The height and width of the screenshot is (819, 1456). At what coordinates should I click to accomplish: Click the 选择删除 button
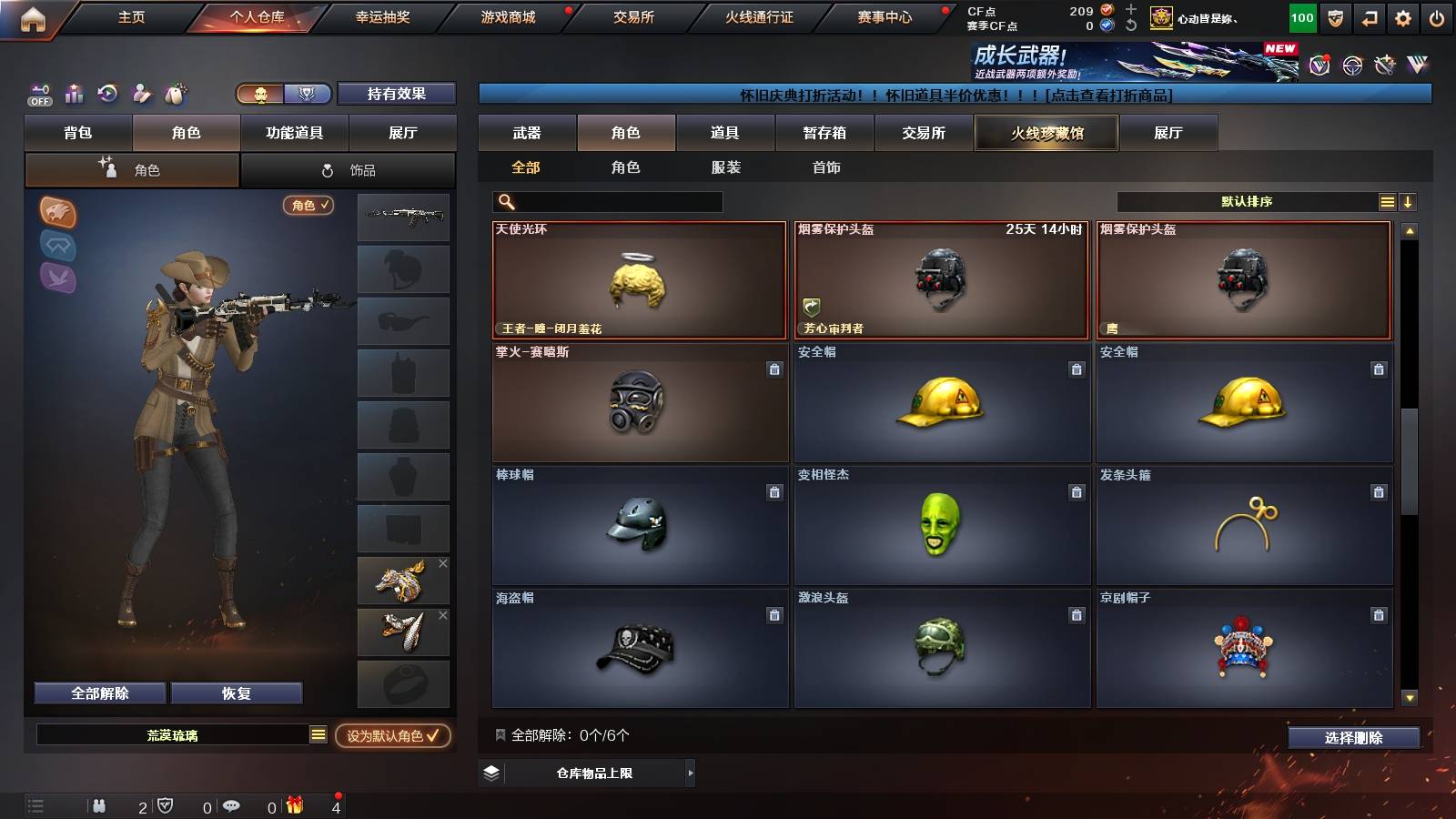pyautogui.click(x=1354, y=738)
